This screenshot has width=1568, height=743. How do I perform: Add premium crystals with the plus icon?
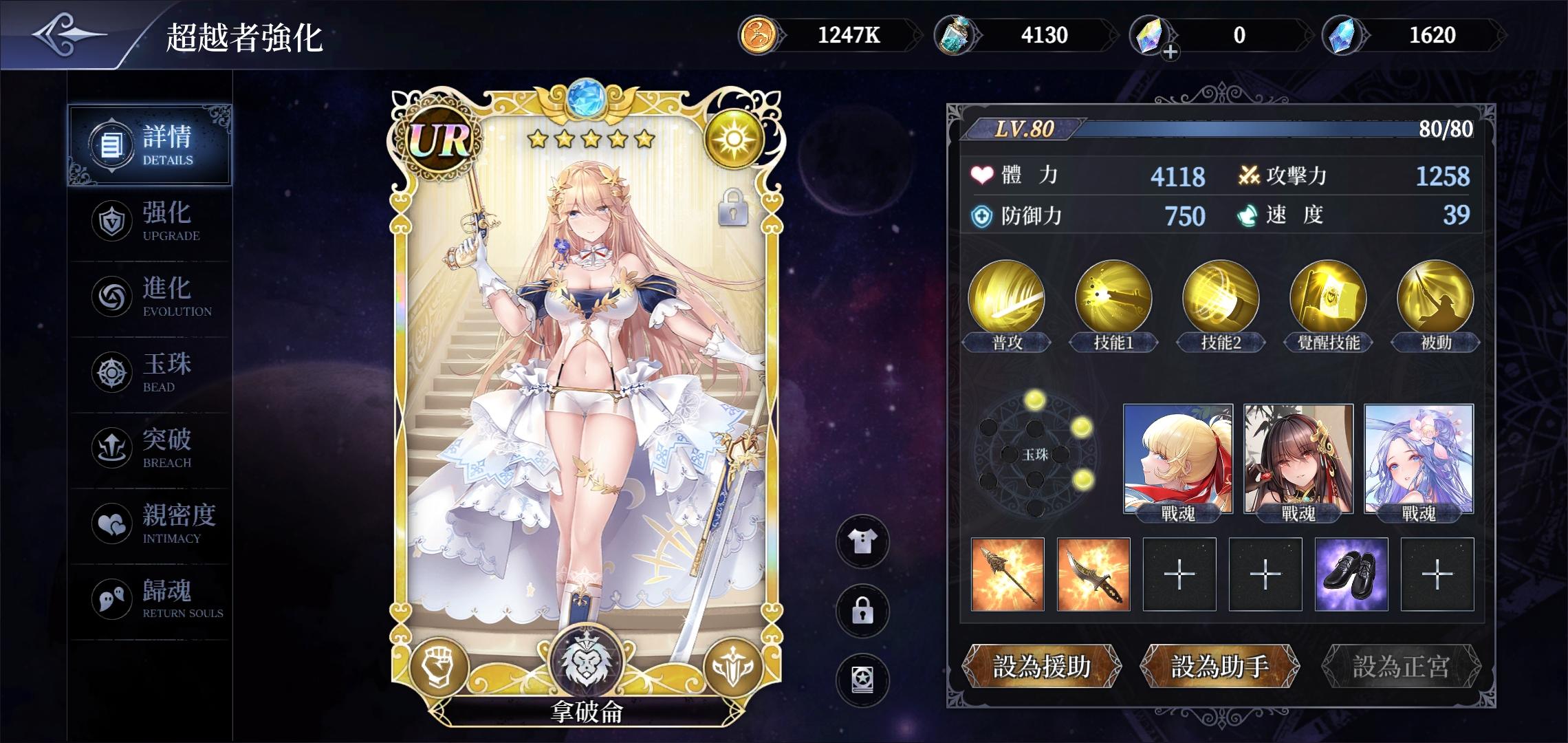pyautogui.click(x=1170, y=51)
